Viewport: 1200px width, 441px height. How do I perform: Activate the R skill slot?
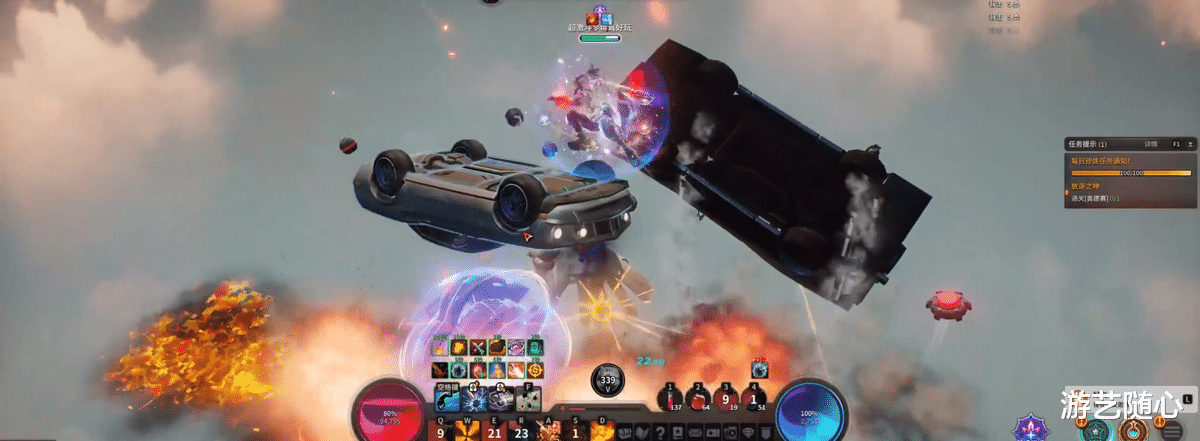(x=521, y=430)
